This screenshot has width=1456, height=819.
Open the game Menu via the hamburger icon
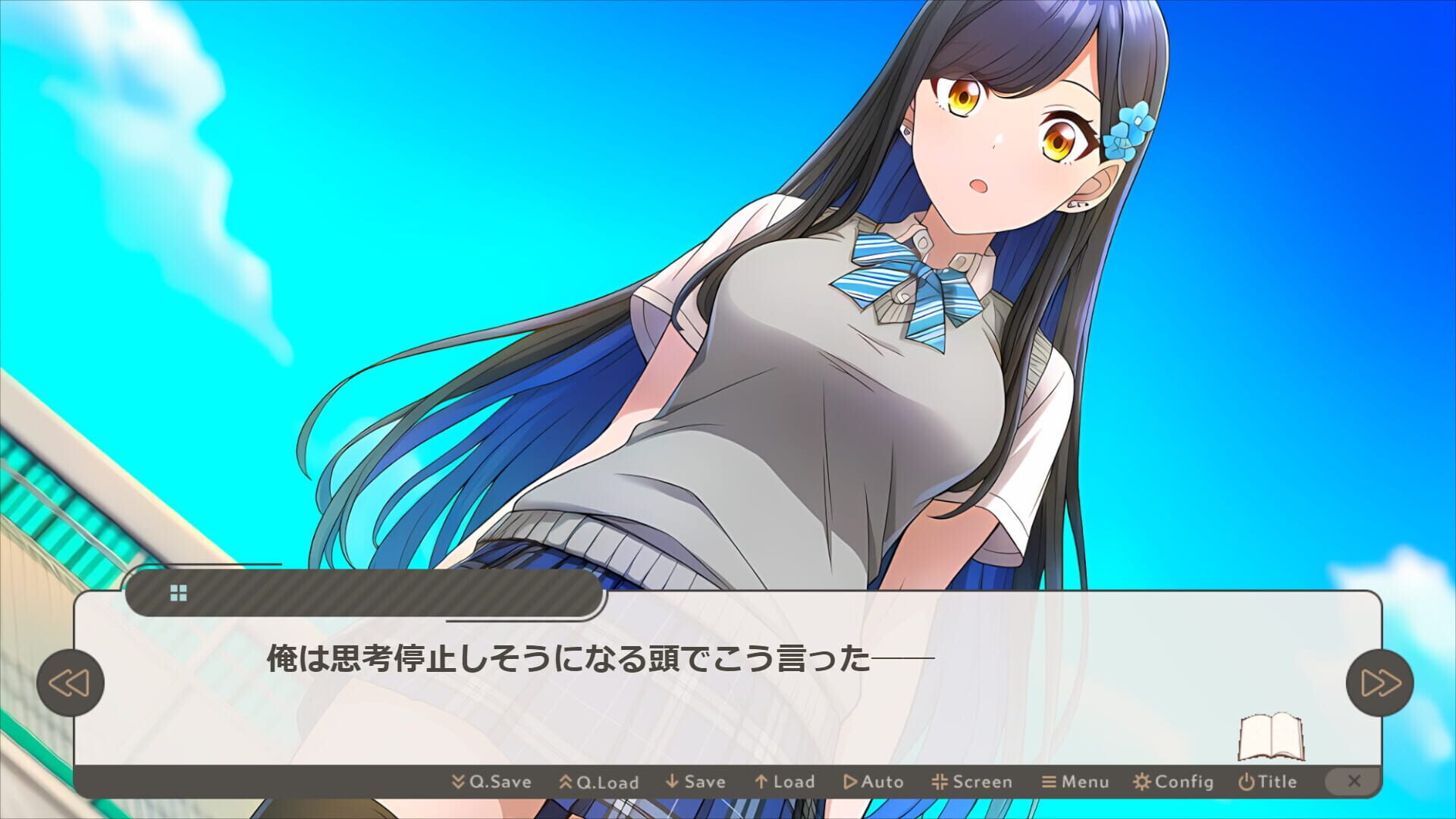tap(1047, 781)
